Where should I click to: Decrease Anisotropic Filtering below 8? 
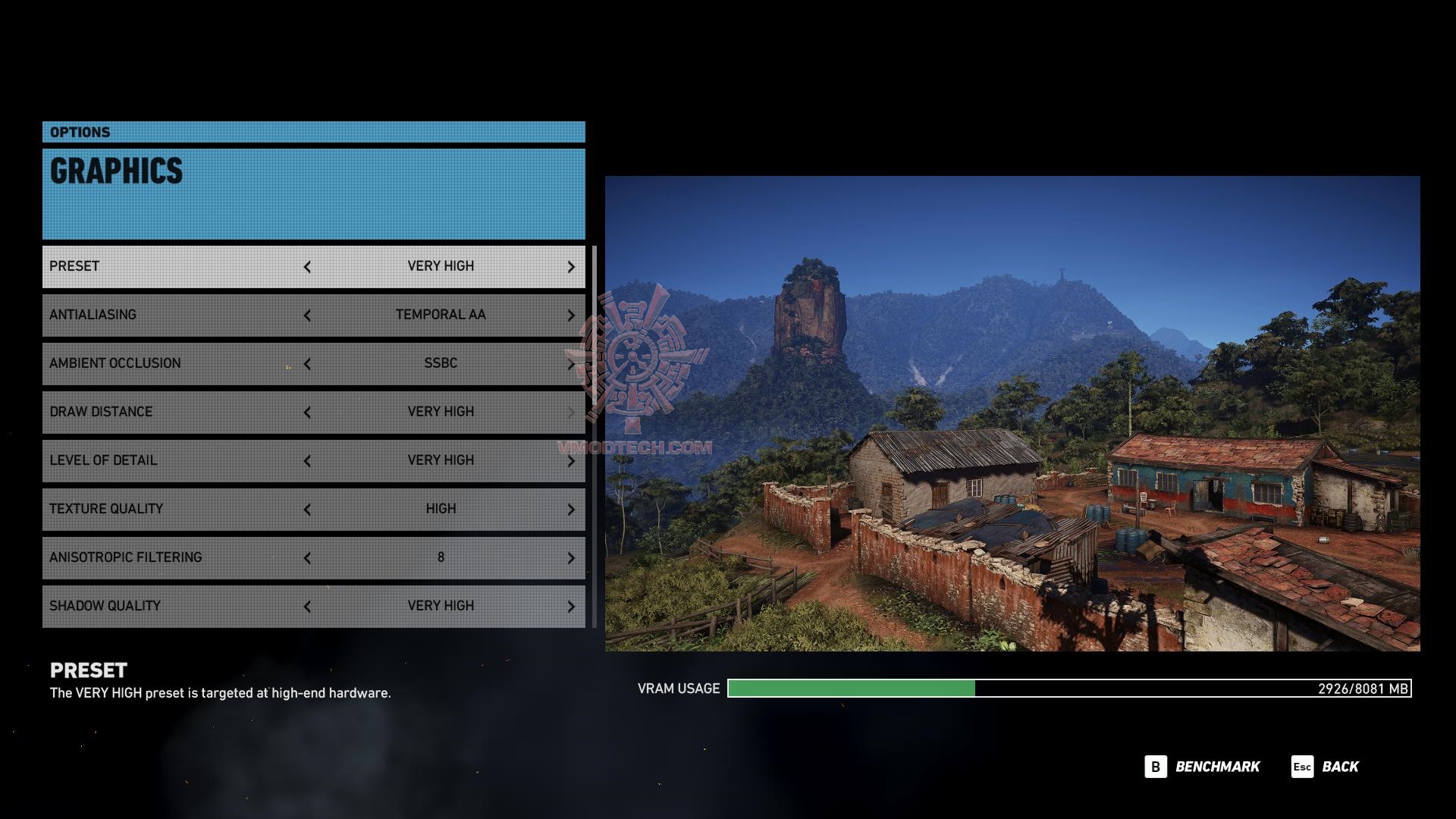pos(307,558)
